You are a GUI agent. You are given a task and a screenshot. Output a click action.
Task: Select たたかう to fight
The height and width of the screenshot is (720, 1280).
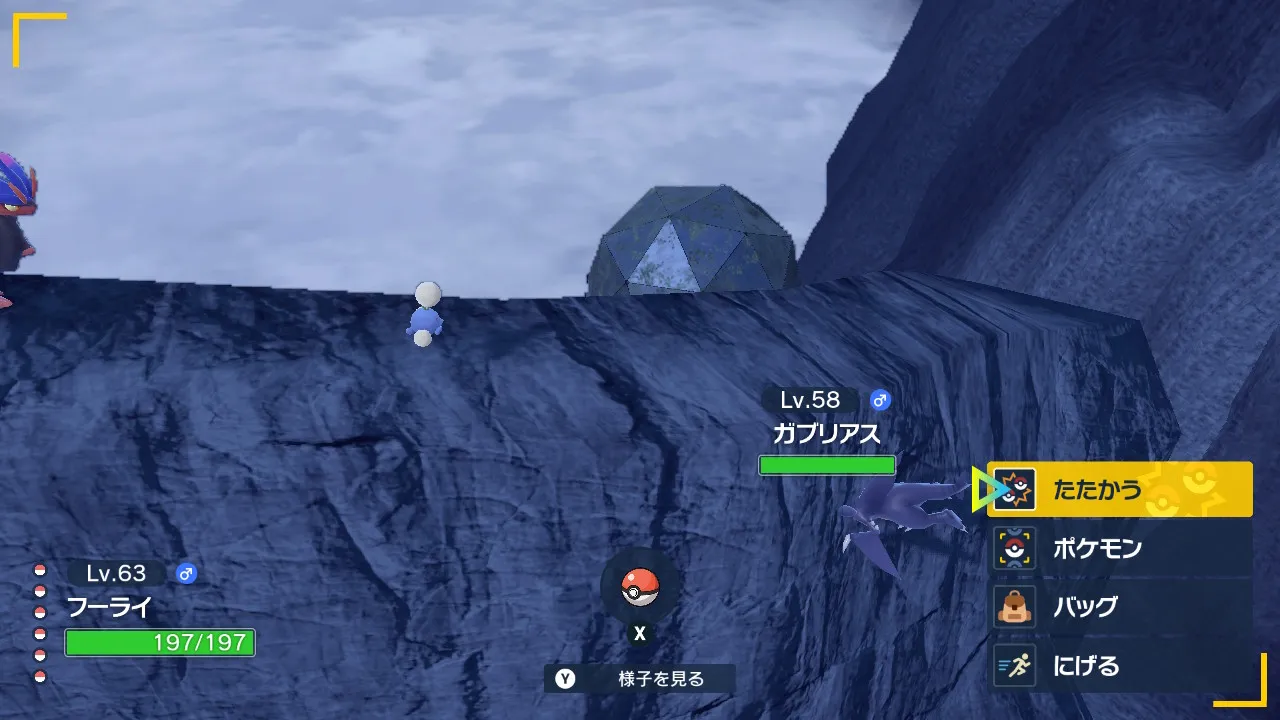(1120, 490)
